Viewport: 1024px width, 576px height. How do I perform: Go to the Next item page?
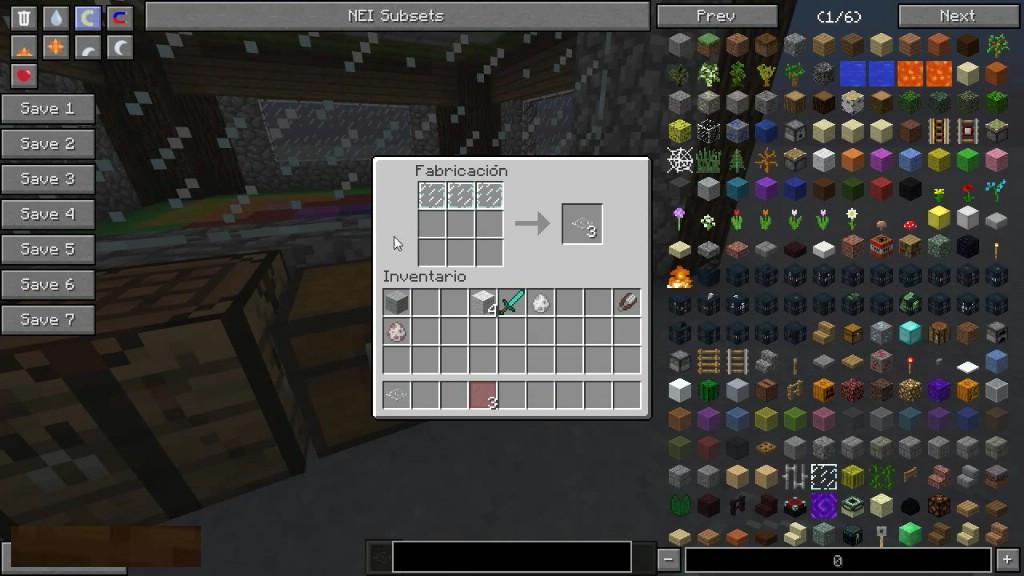956,16
